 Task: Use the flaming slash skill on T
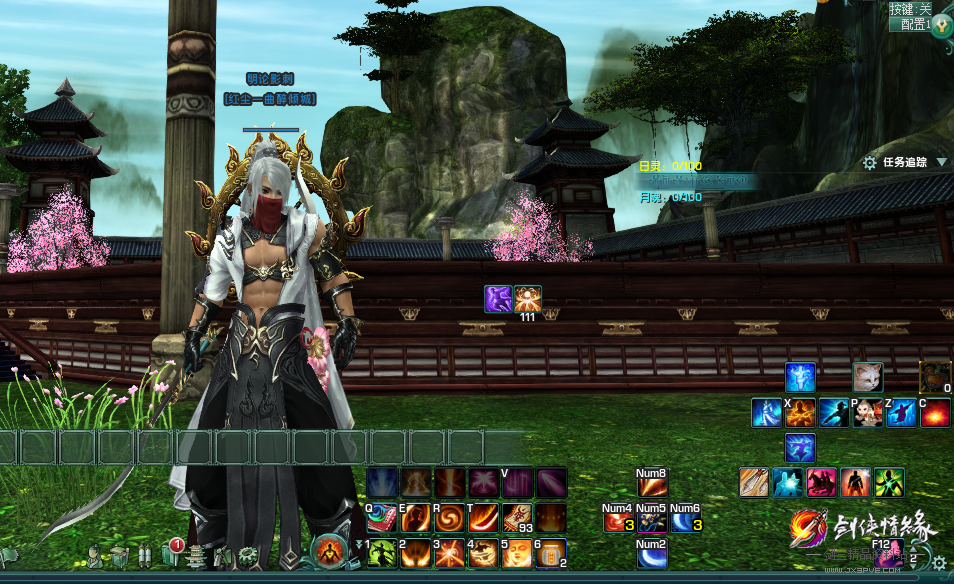(483, 518)
